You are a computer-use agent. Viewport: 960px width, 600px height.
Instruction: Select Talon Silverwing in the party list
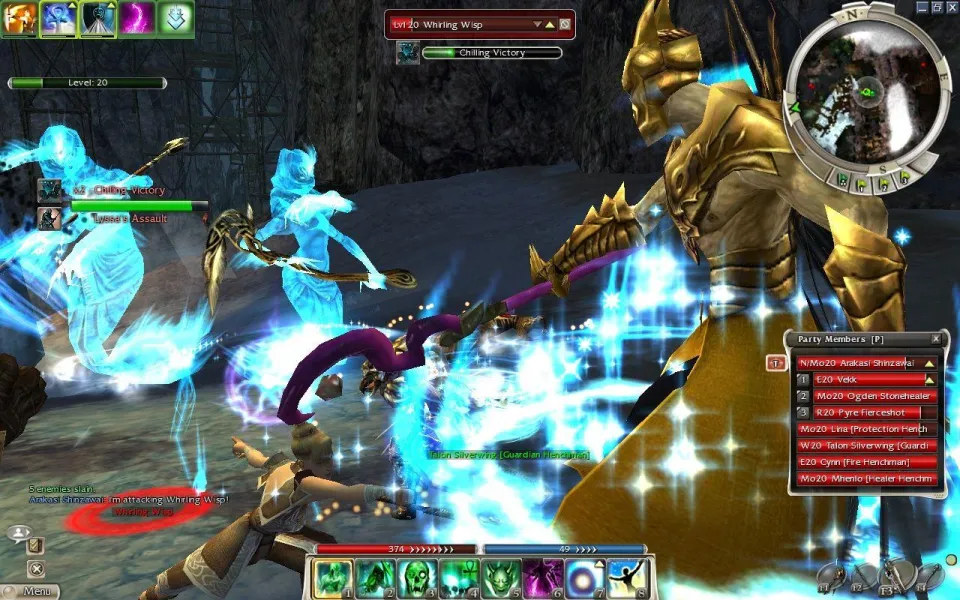[x=866, y=445]
